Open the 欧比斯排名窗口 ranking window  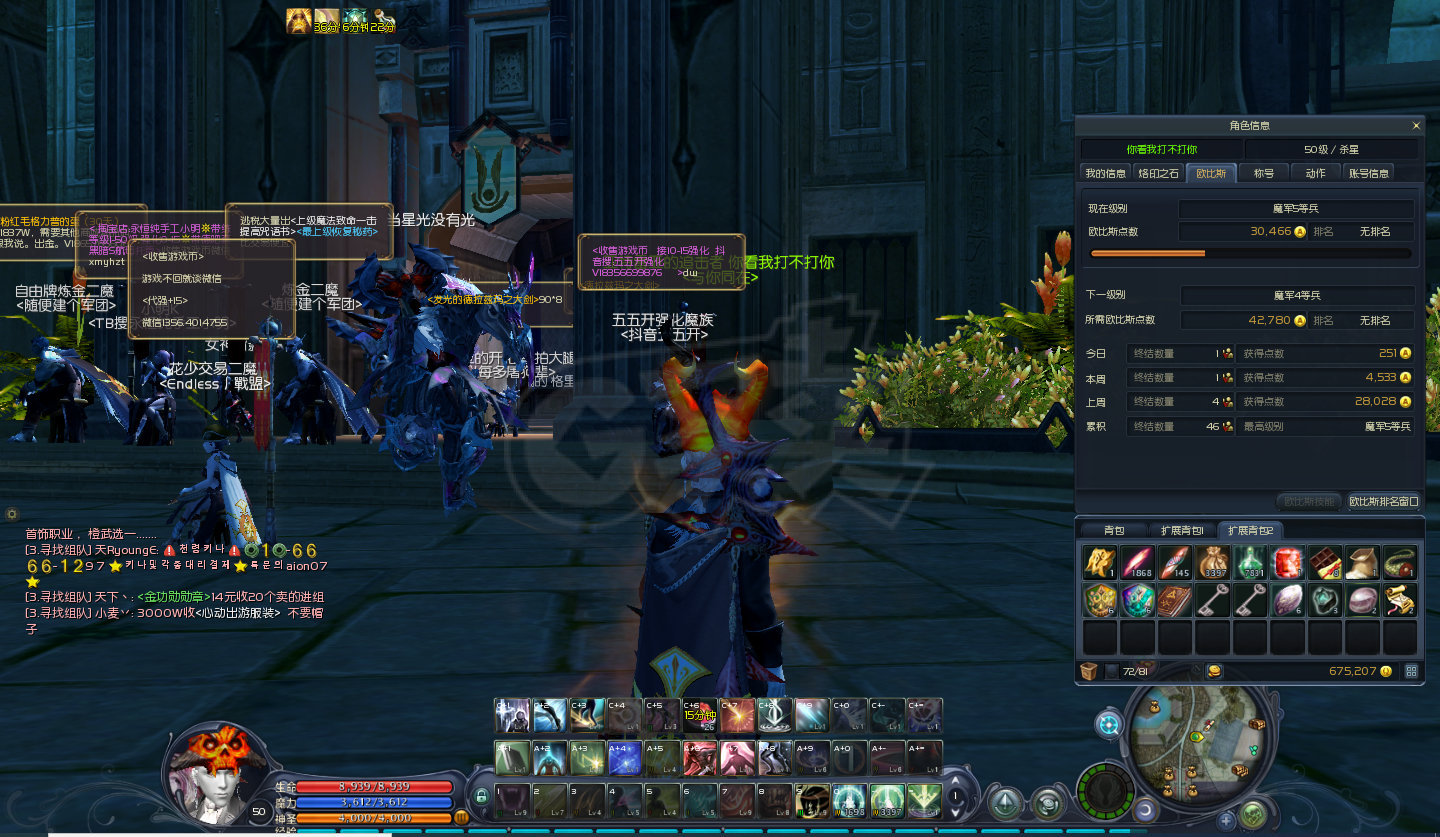pos(1383,501)
